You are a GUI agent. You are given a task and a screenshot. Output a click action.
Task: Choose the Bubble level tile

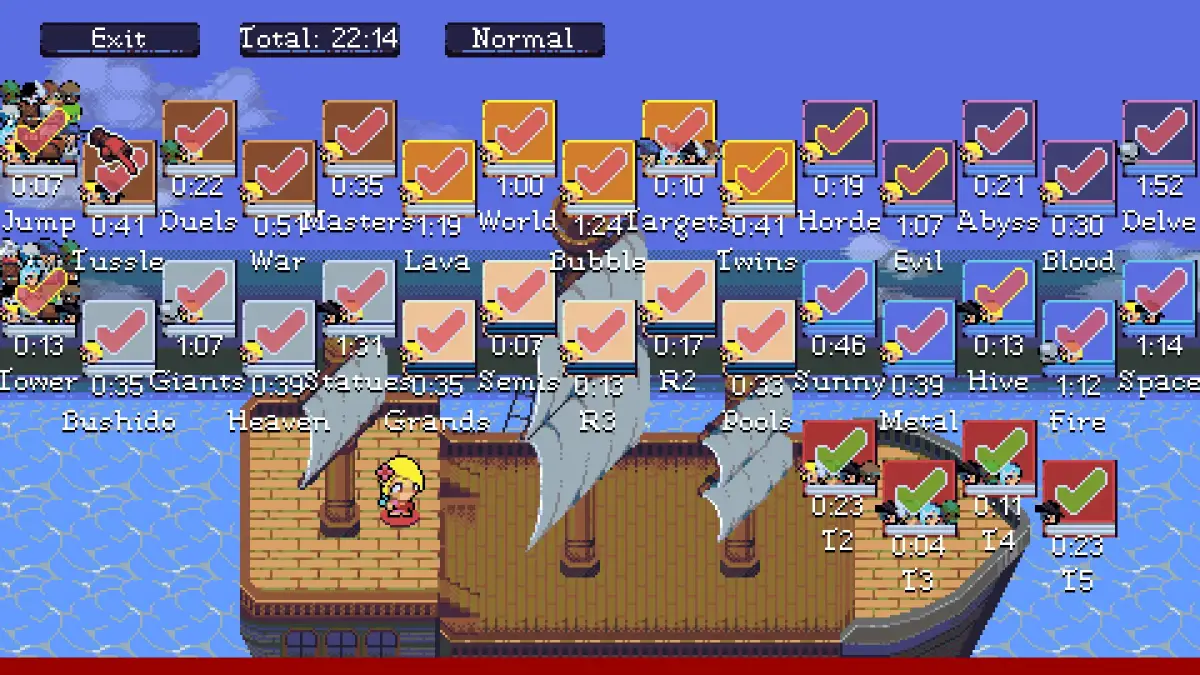coord(599,176)
